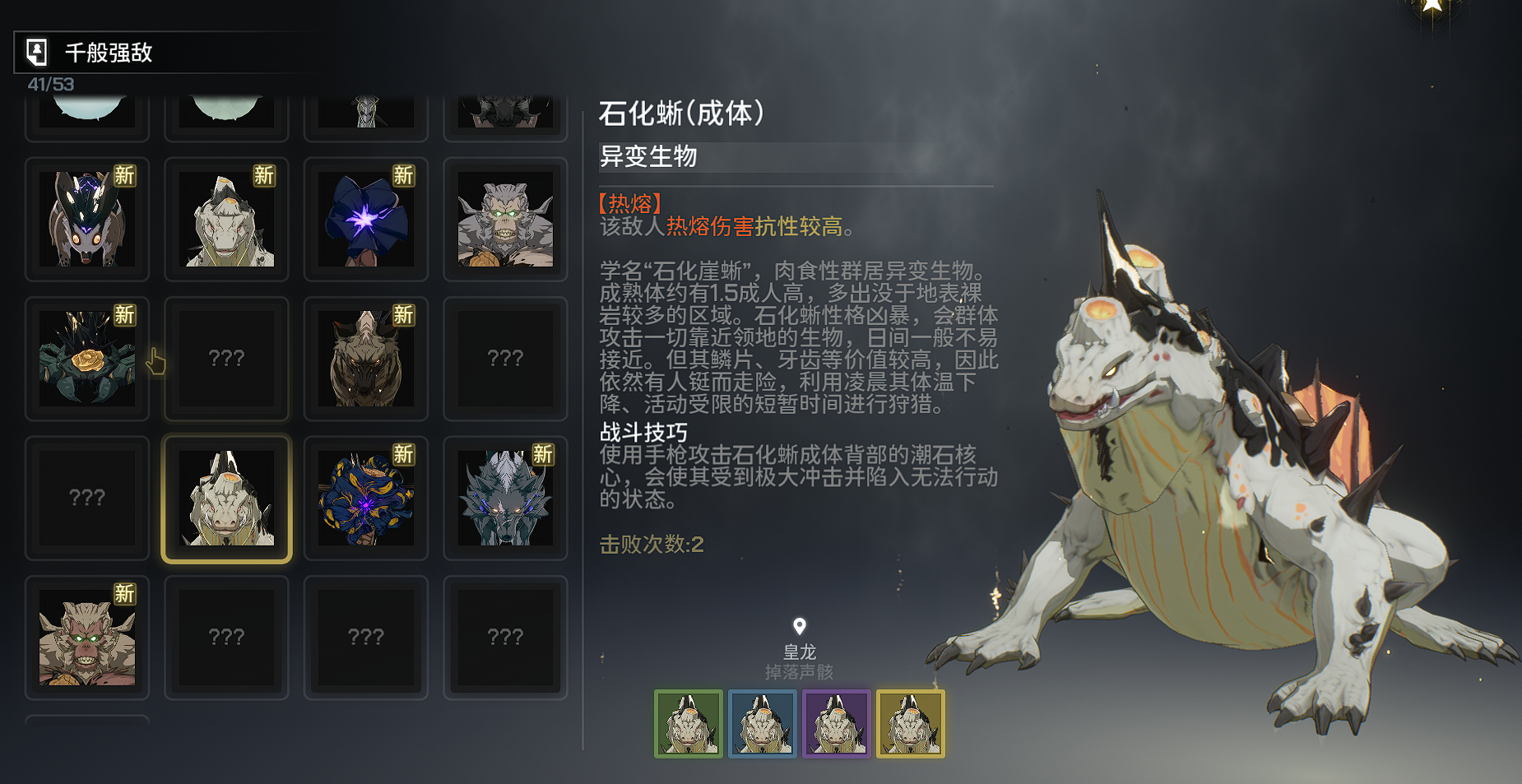Select the wolf-headed beast icon marked 新
Image resolution: width=1522 pixels, height=784 pixels.
point(365,359)
